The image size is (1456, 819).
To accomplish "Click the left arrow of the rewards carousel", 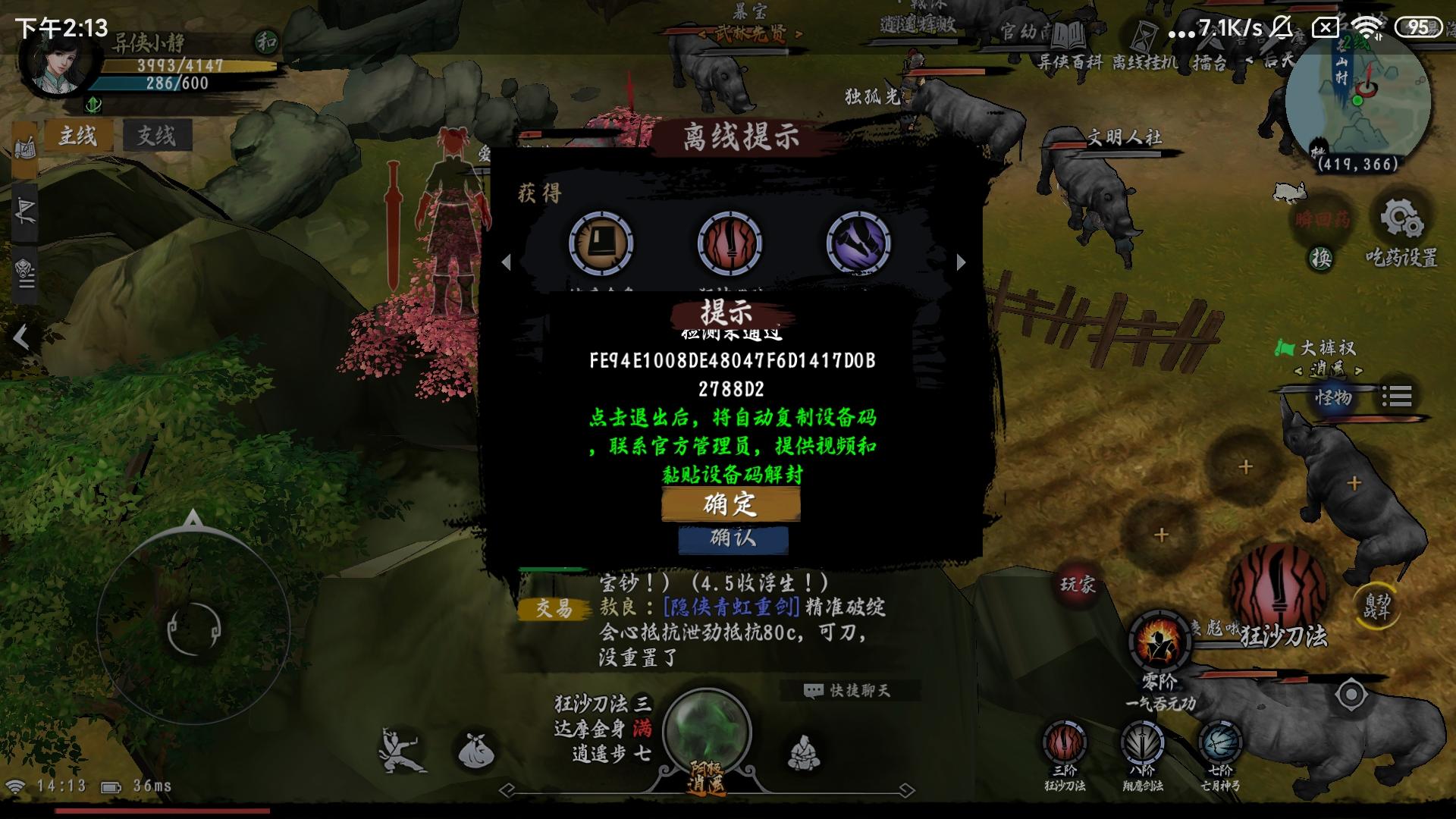I will coord(507,263).
